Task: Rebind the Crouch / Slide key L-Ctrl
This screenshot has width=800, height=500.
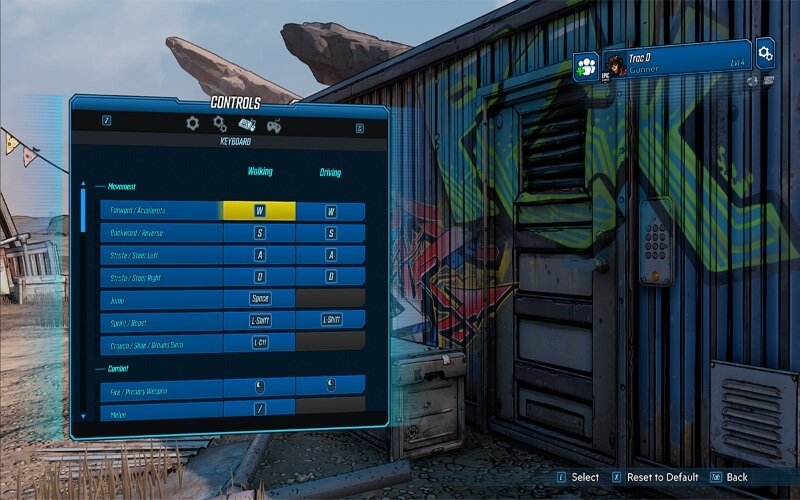Action: [259, 342]
